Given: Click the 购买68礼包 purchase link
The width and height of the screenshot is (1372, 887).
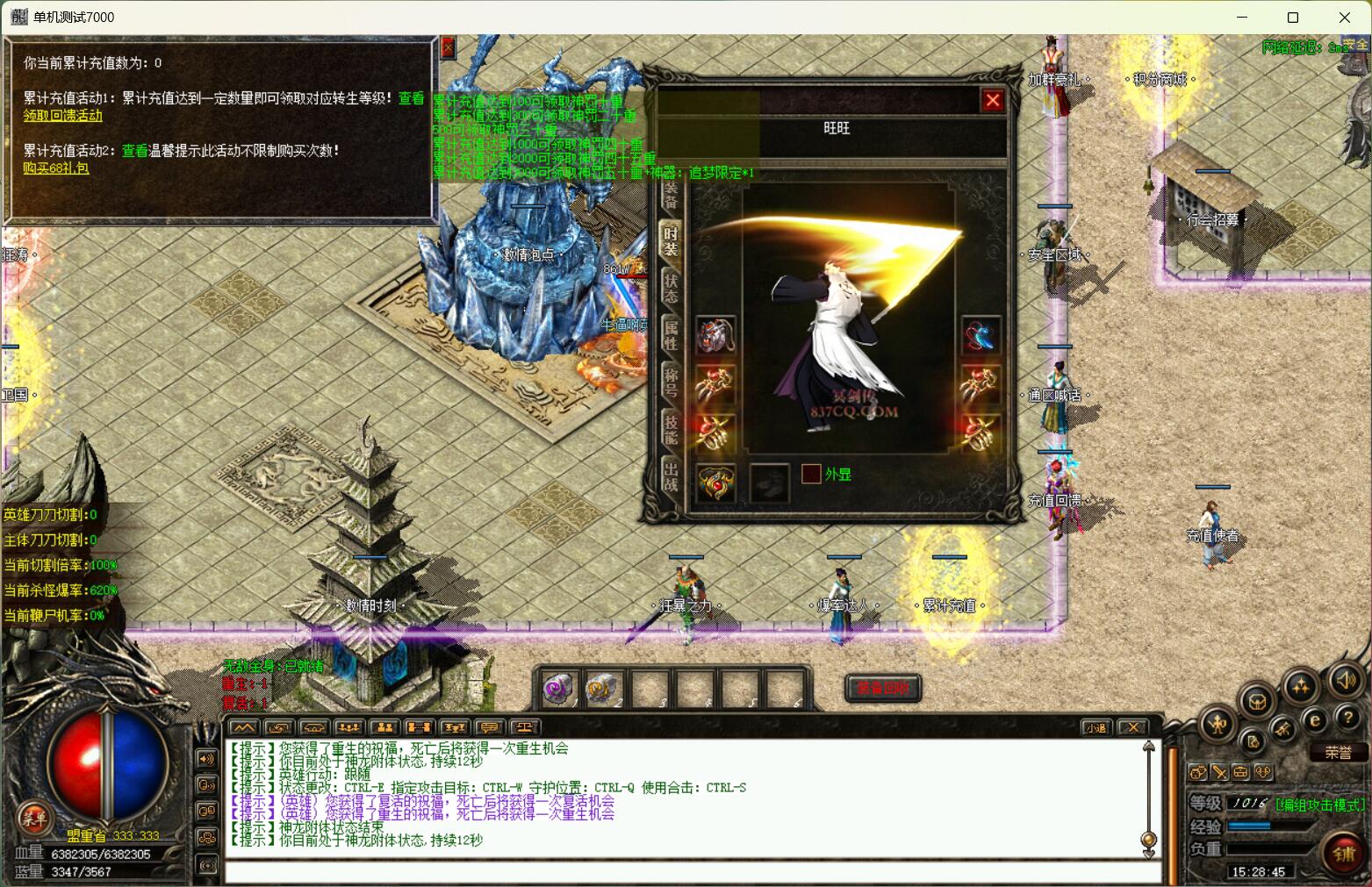Looking at the screenshot, I should pyautogui.click(x=56, y=168).
